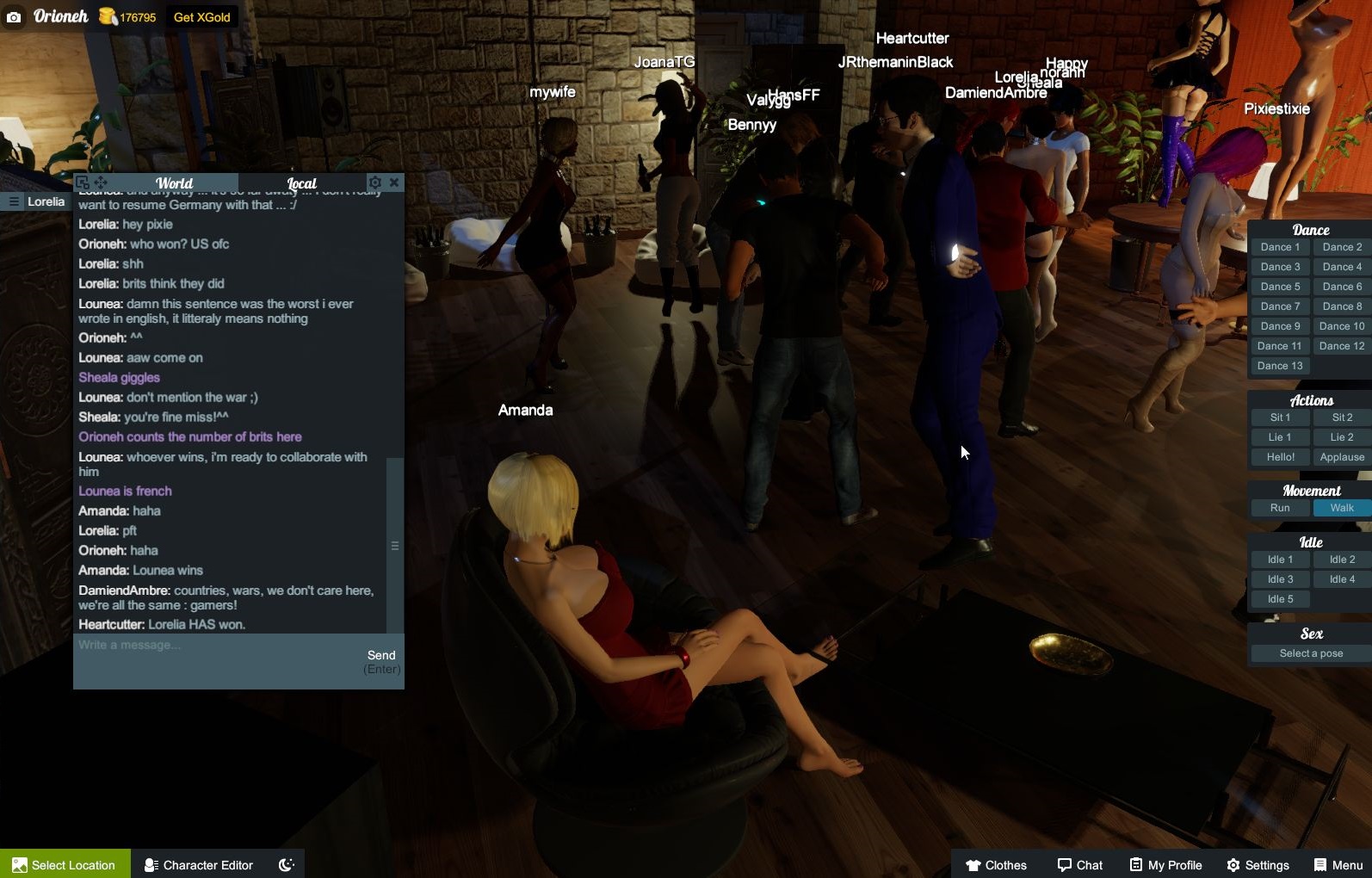This screenshot has height=878, width=1372.
Task: Close the chat window
Action: [394, 182]
